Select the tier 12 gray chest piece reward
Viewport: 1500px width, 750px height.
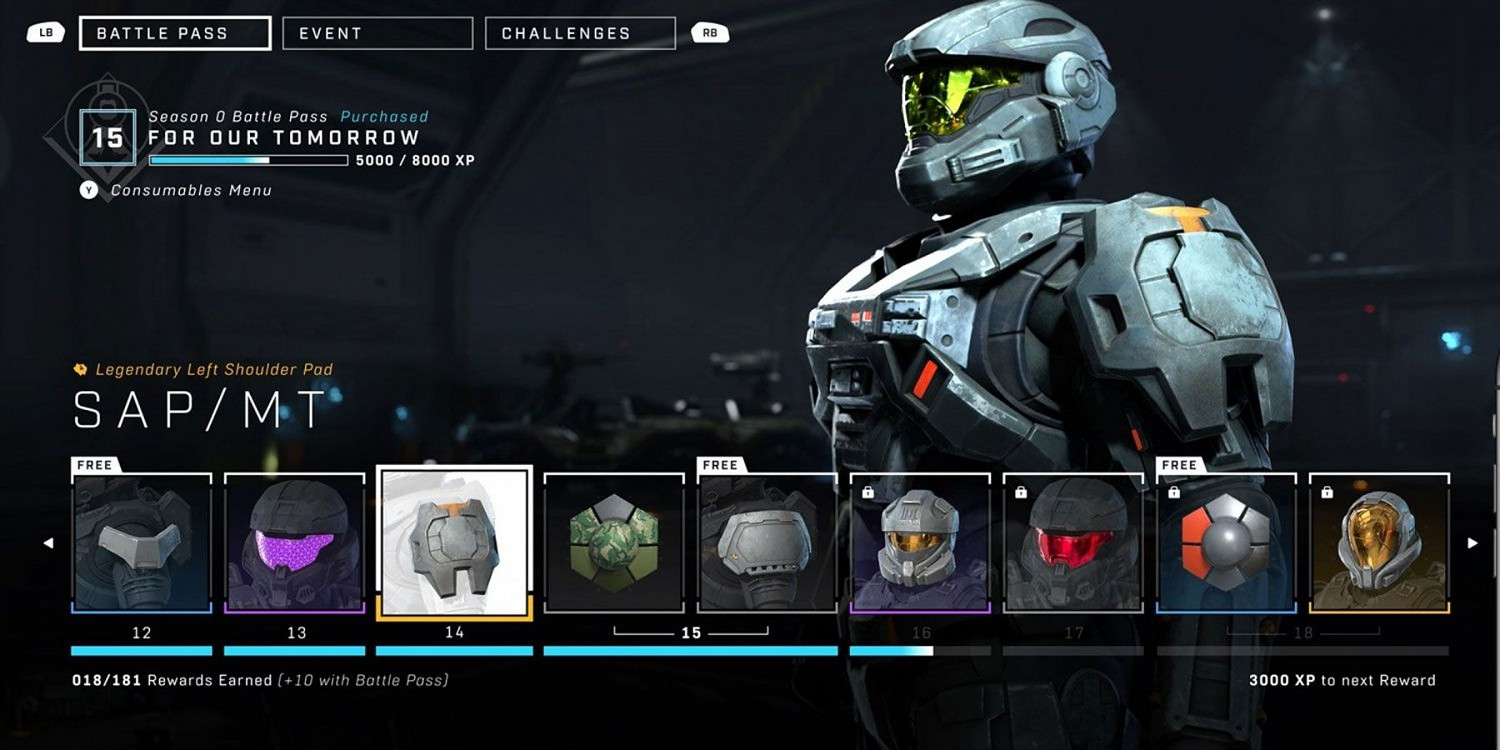(141, 543)
